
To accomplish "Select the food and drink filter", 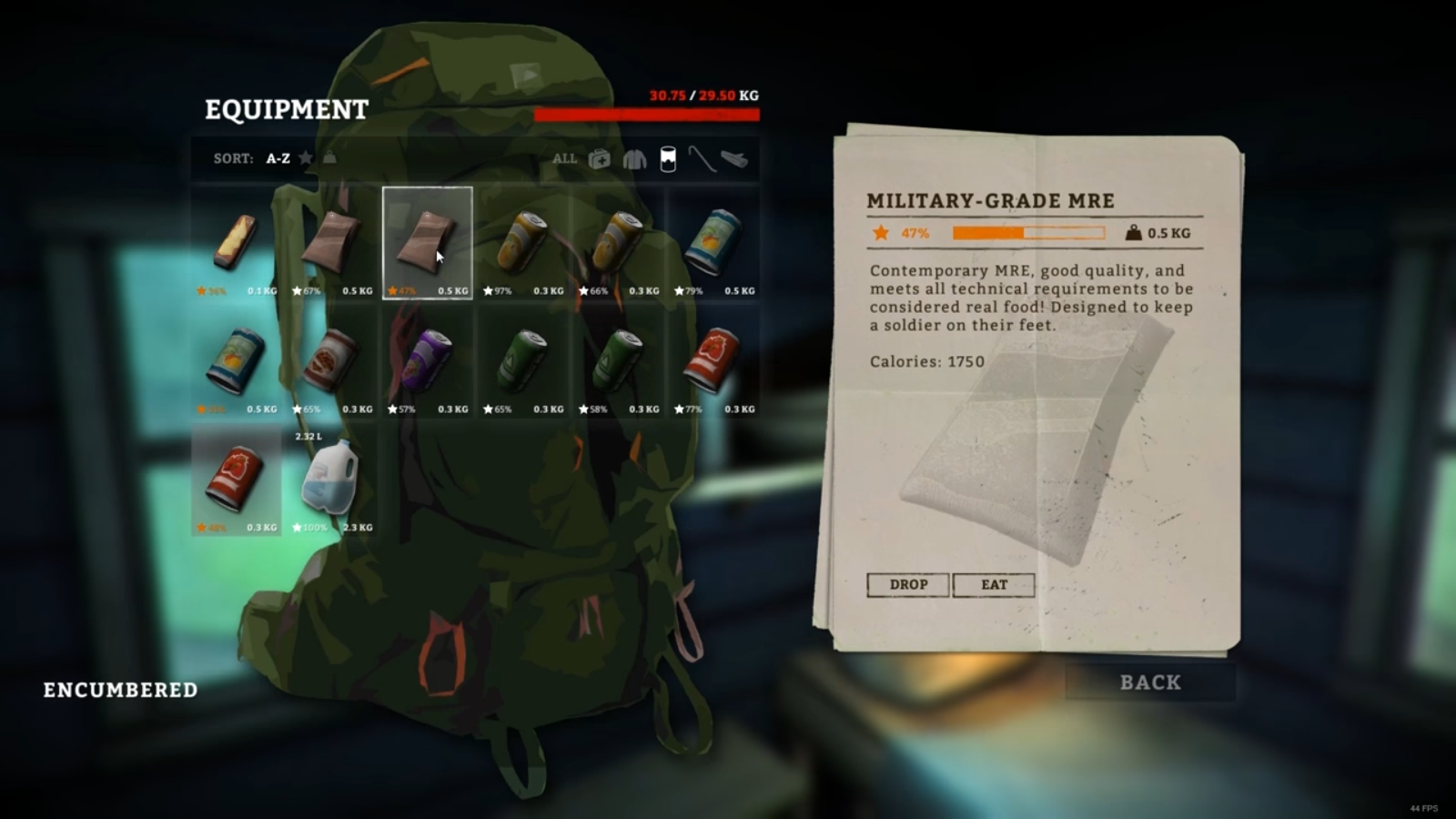I will coord(668,159).
